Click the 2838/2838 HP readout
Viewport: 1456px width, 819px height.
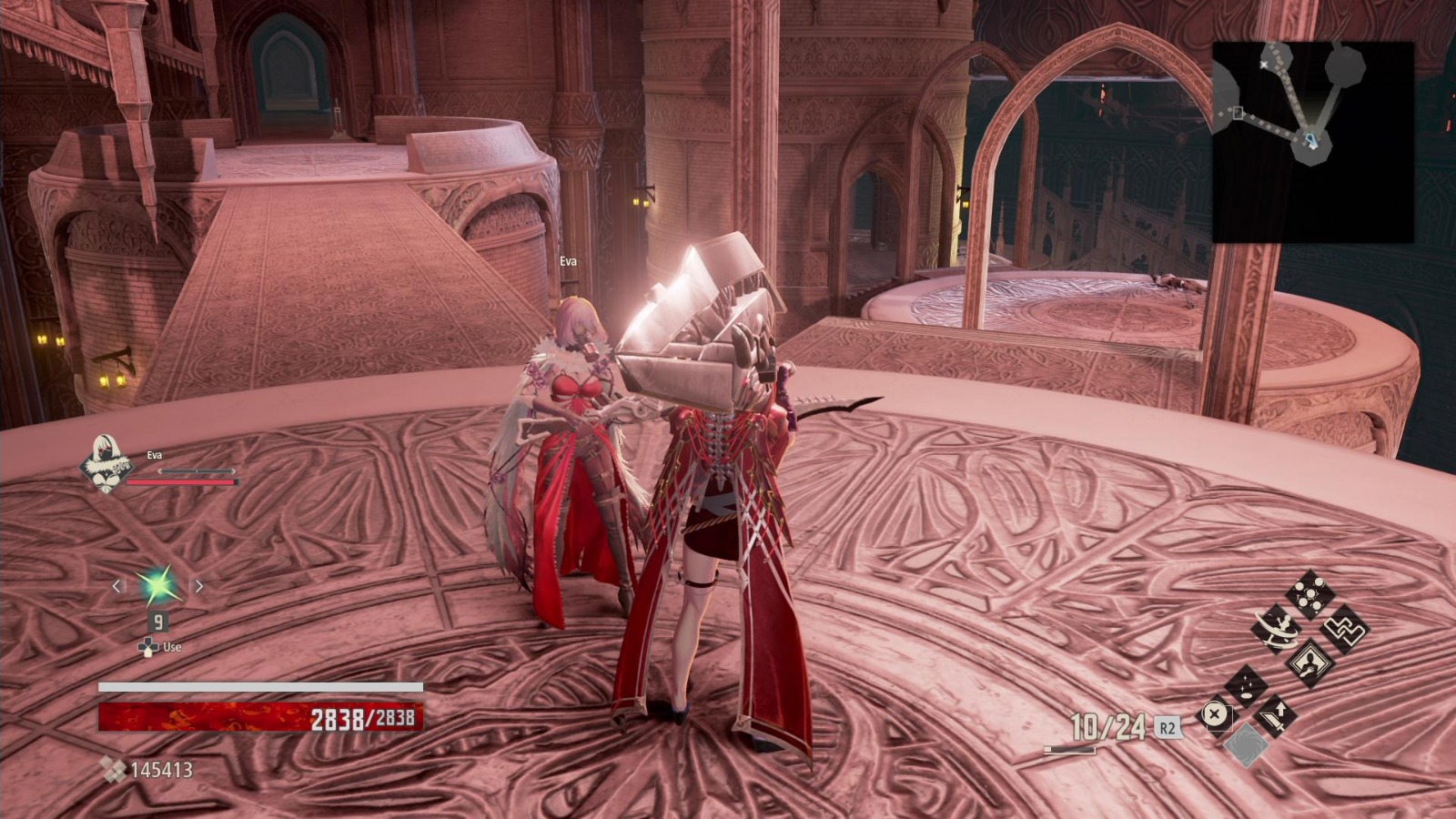click(364, 719)
